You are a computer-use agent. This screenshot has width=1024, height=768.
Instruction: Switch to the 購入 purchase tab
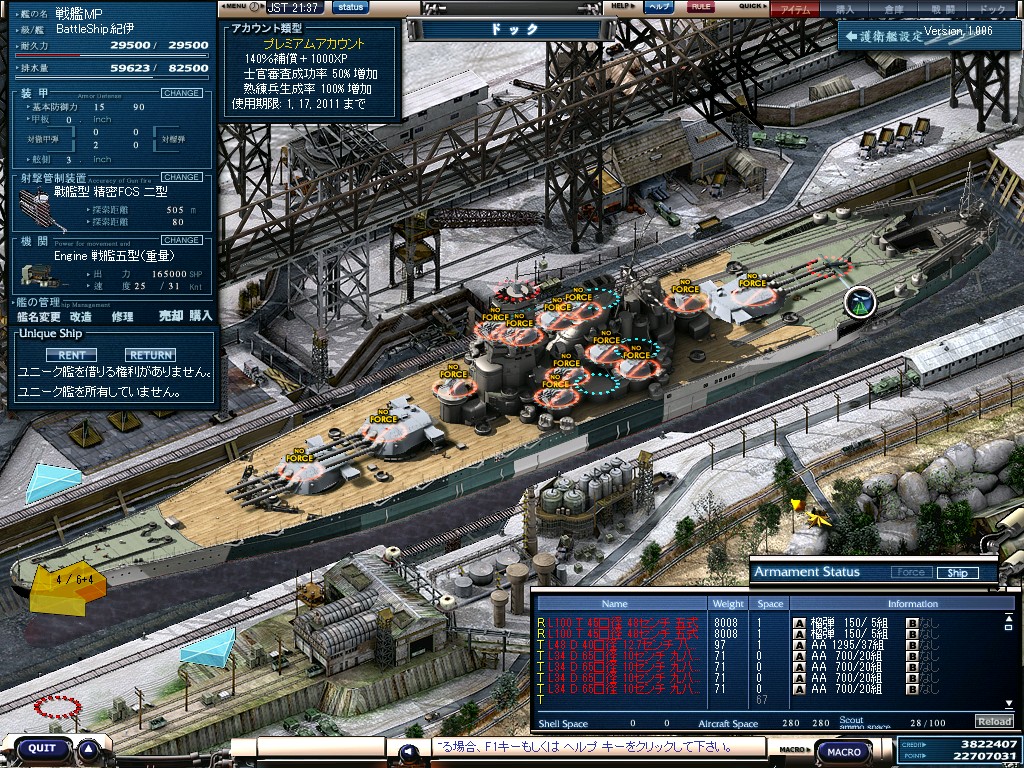coord(845,8)
